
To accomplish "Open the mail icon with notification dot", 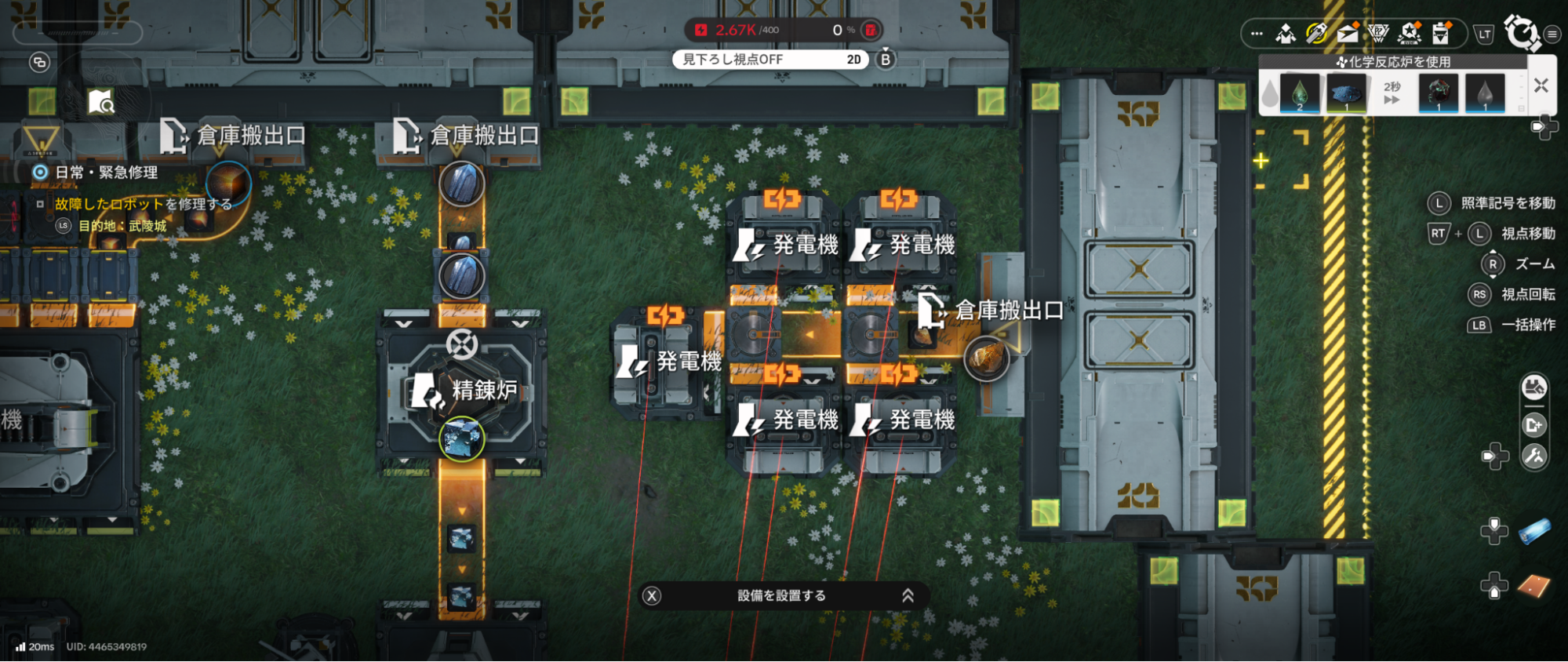I will point(1346,33).
